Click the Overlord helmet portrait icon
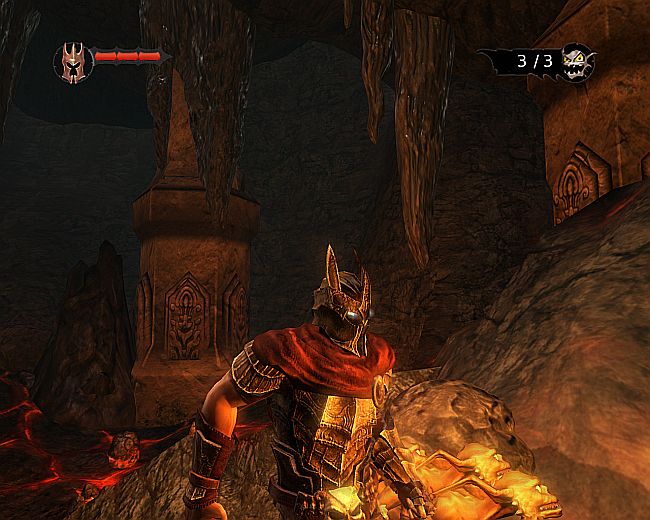The height and width of the screenshot is (520, 650). point(73,62)
